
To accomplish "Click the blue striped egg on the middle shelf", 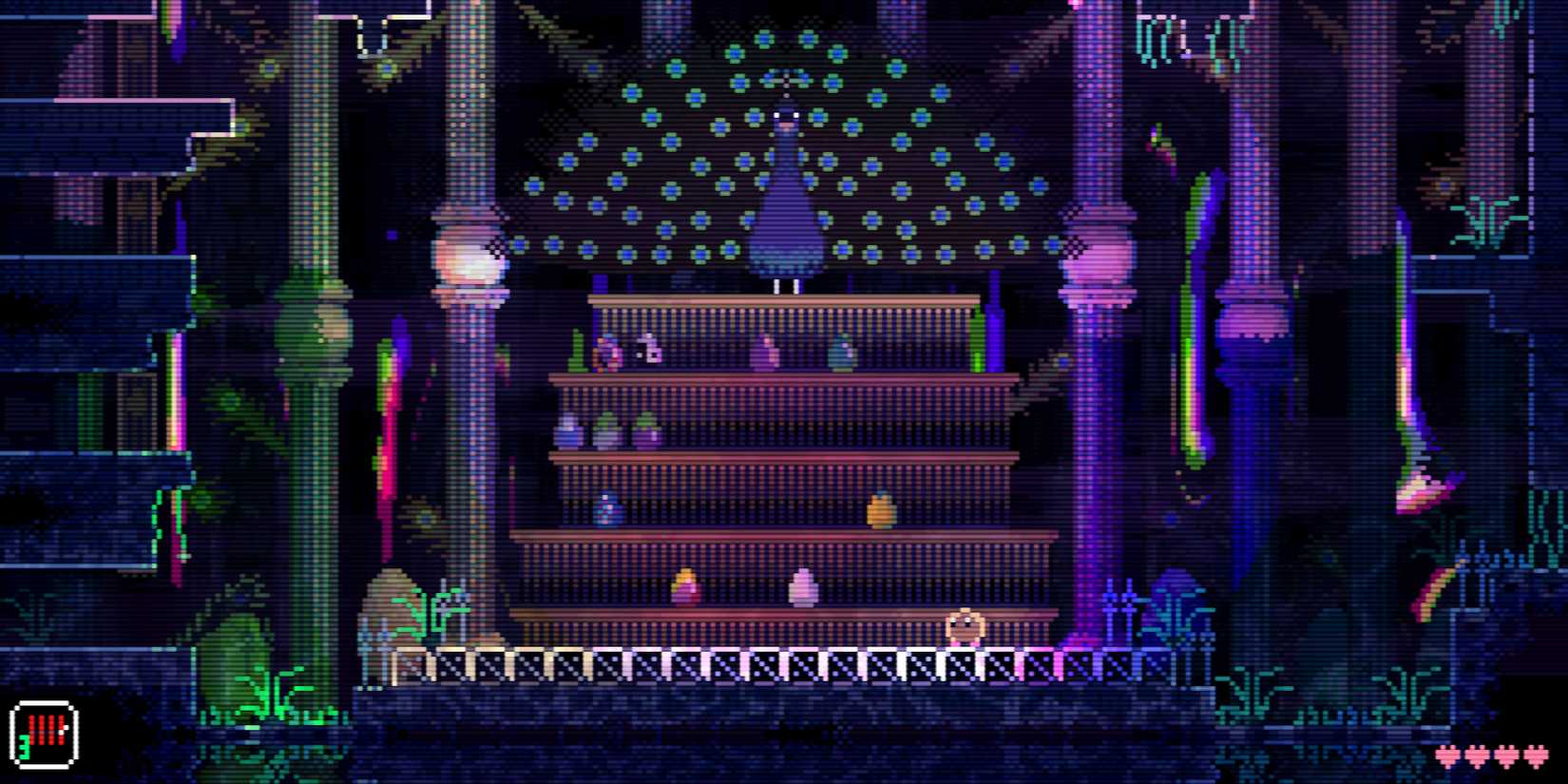I will pyautogui.click(x=607, y=507).
